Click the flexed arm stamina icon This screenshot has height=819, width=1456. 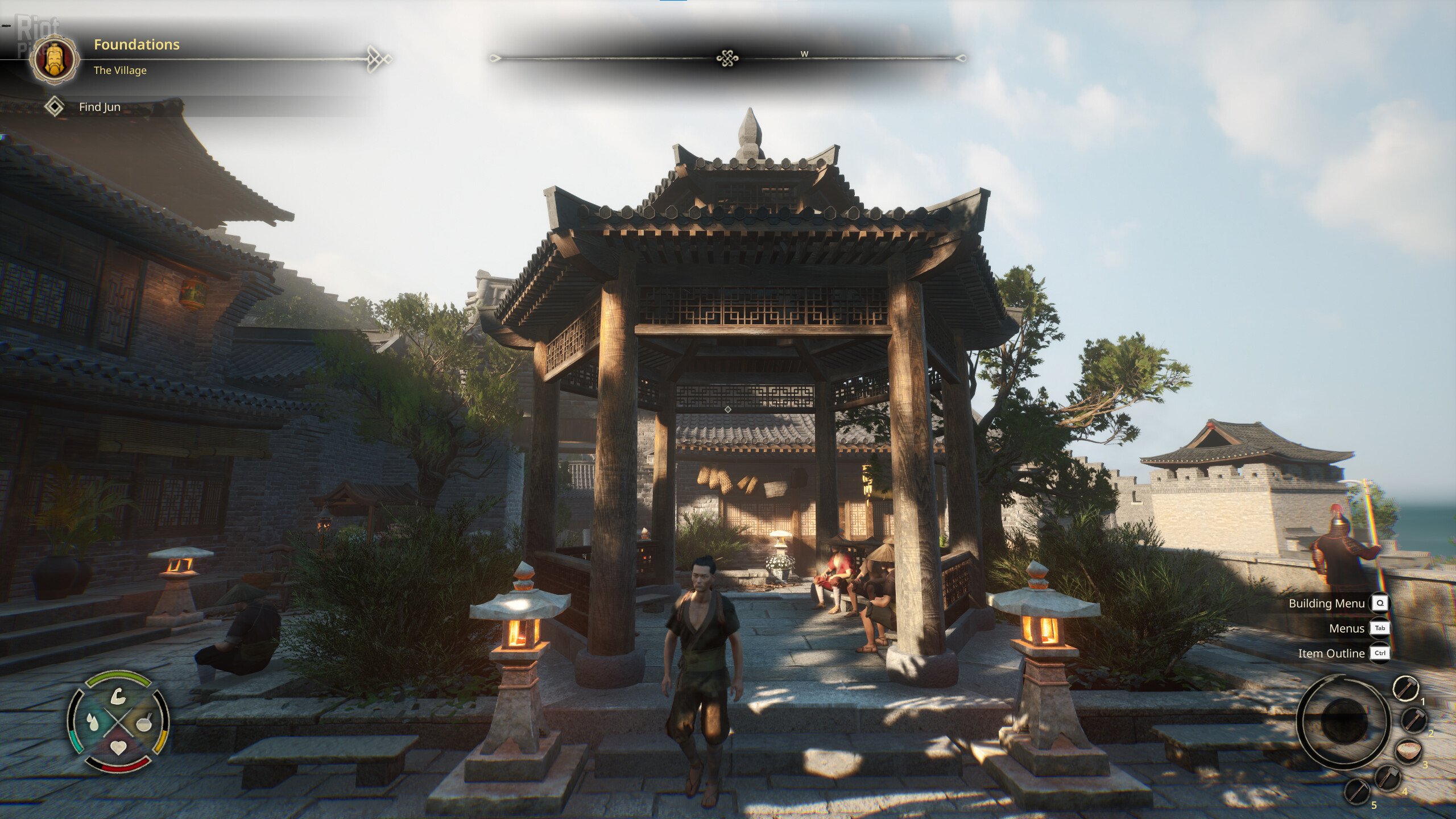click(118, 697)
